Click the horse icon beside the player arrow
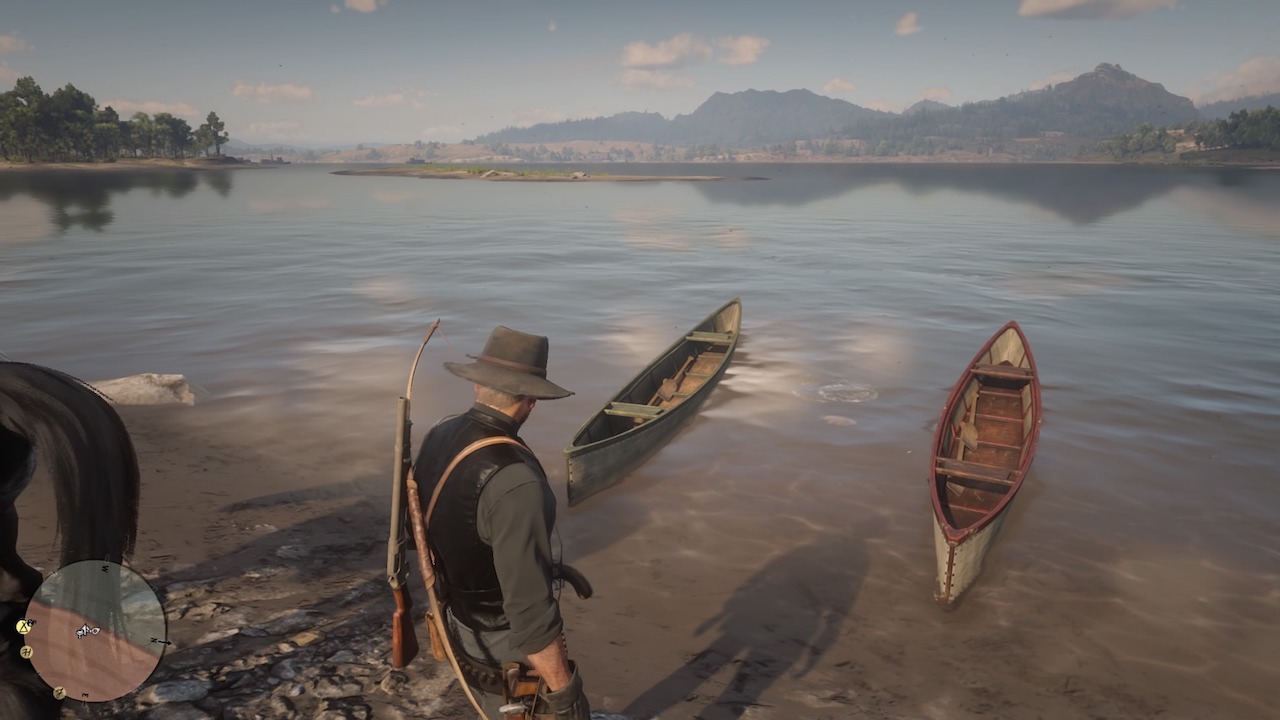This screenshot has height=720, width=1280. pyautogui.click(x=94, y=631)
